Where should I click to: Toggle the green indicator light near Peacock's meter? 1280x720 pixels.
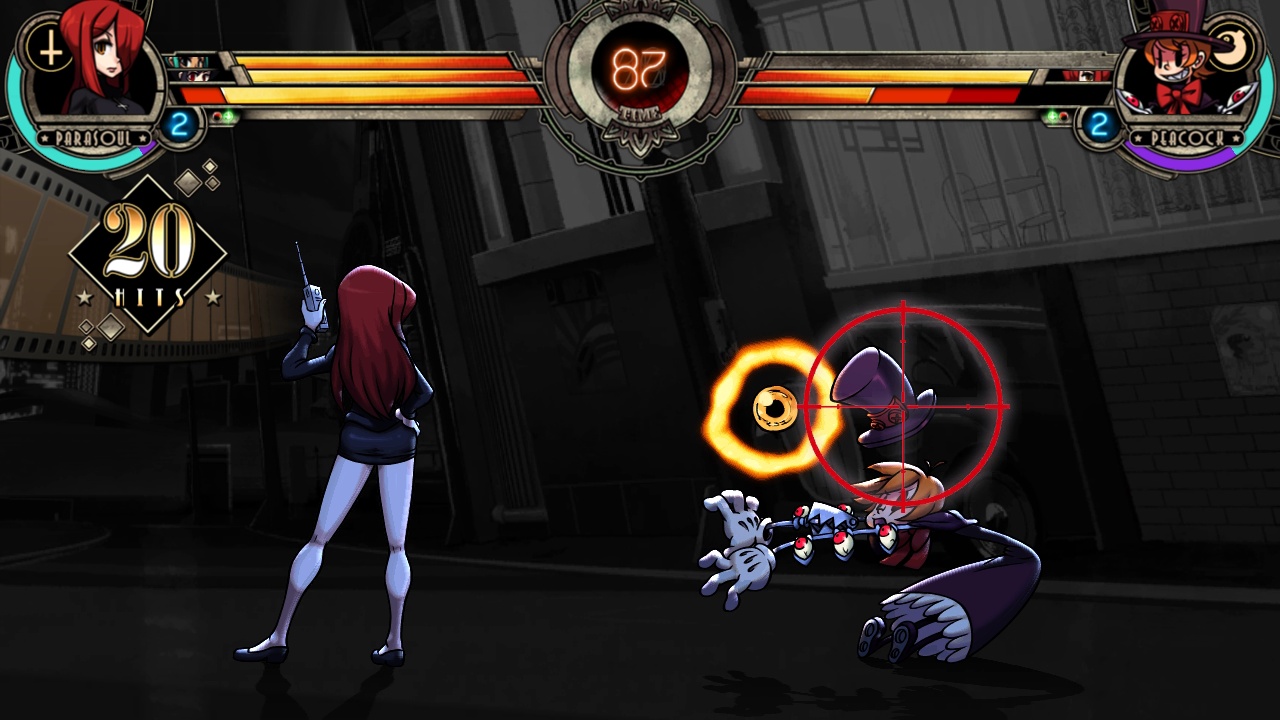1053,116
